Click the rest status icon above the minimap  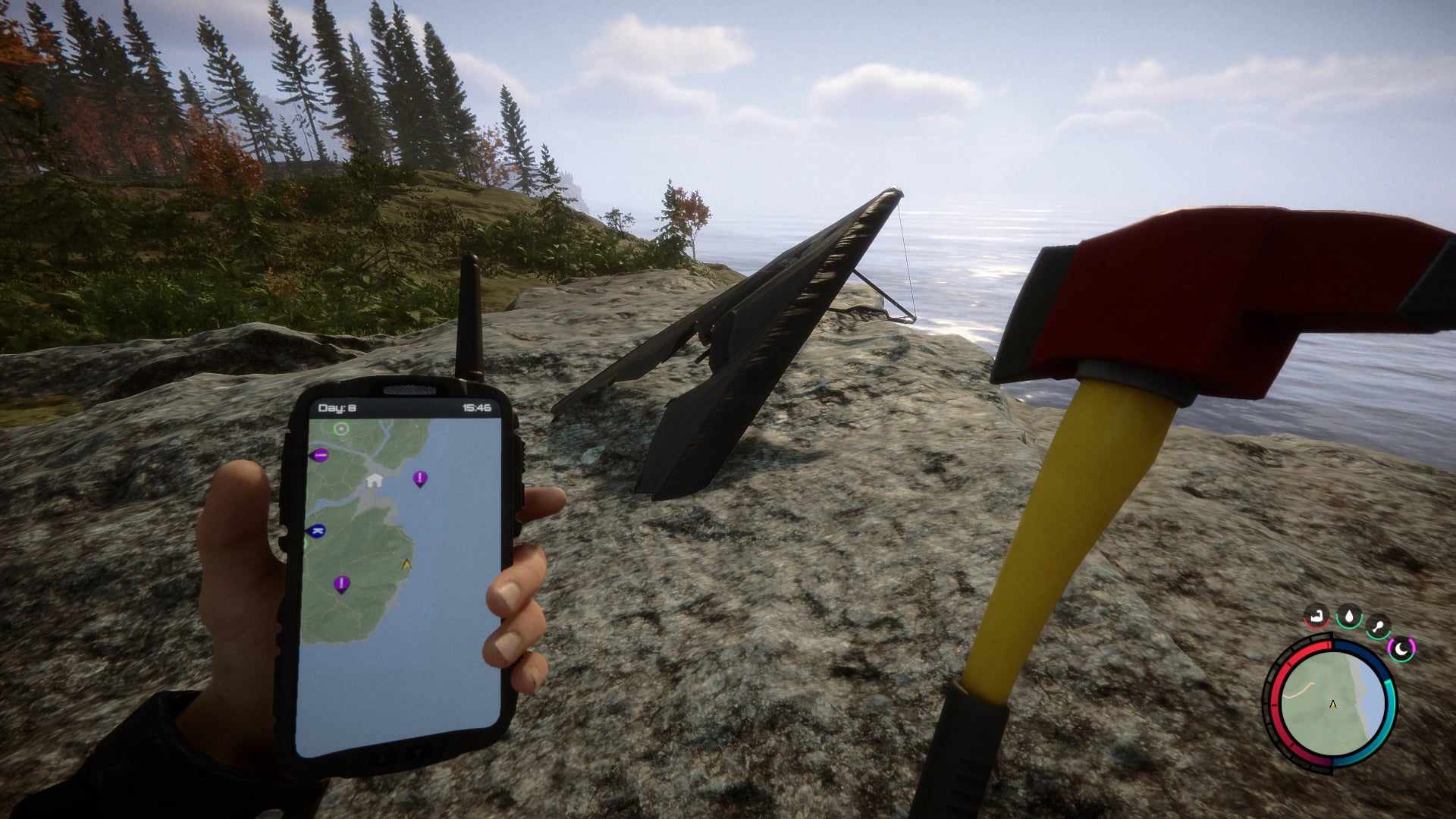coord(1316,617)
